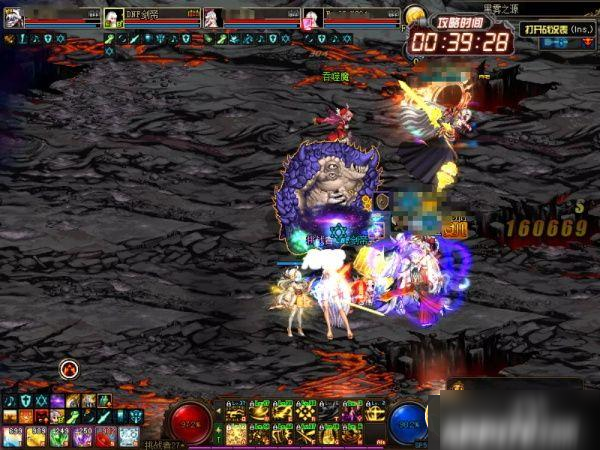Screen dimensions: 600x450
Task: Select the third party member portrait
Action: point(212,18)
